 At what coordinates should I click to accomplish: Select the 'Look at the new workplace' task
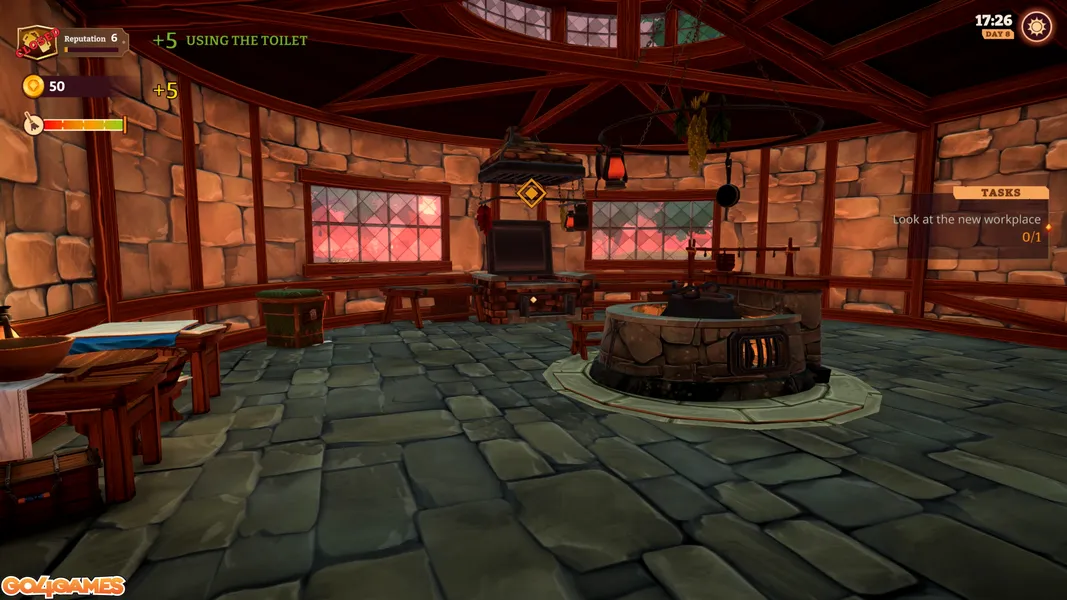click(966, 219)
